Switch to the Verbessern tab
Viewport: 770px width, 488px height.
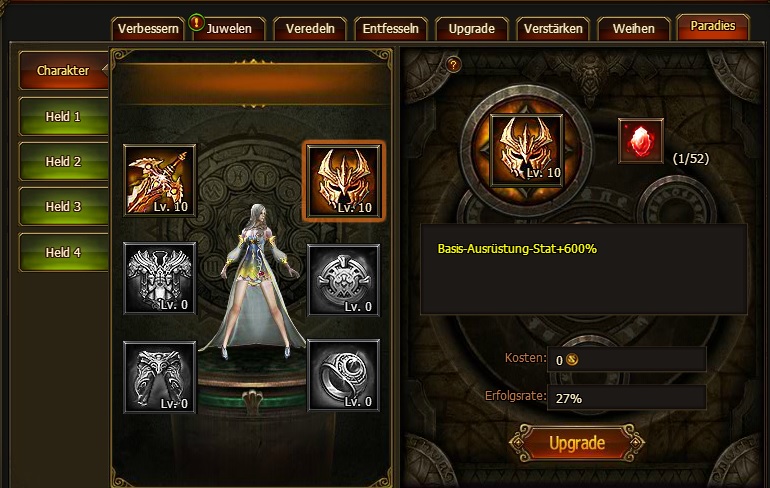[x=148, y=28]
